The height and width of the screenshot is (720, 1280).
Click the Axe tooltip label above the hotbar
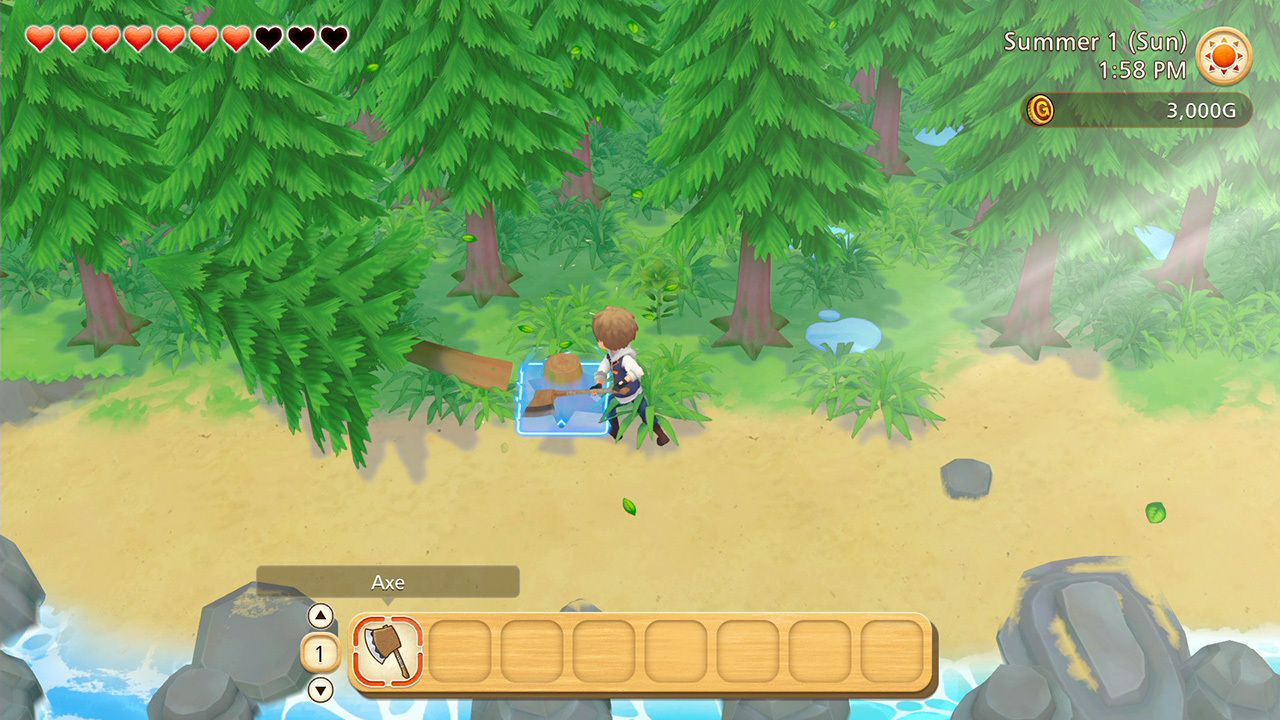point(389,582)
